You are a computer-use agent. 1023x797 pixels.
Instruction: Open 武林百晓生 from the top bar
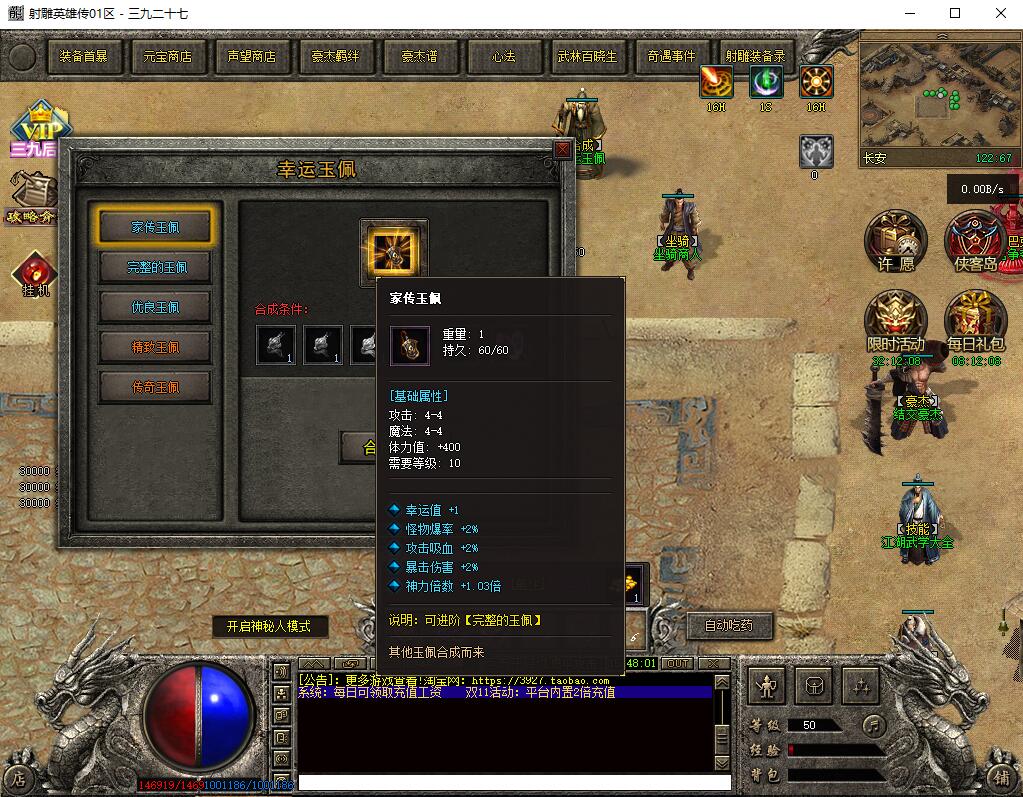[x=587, y=57]
